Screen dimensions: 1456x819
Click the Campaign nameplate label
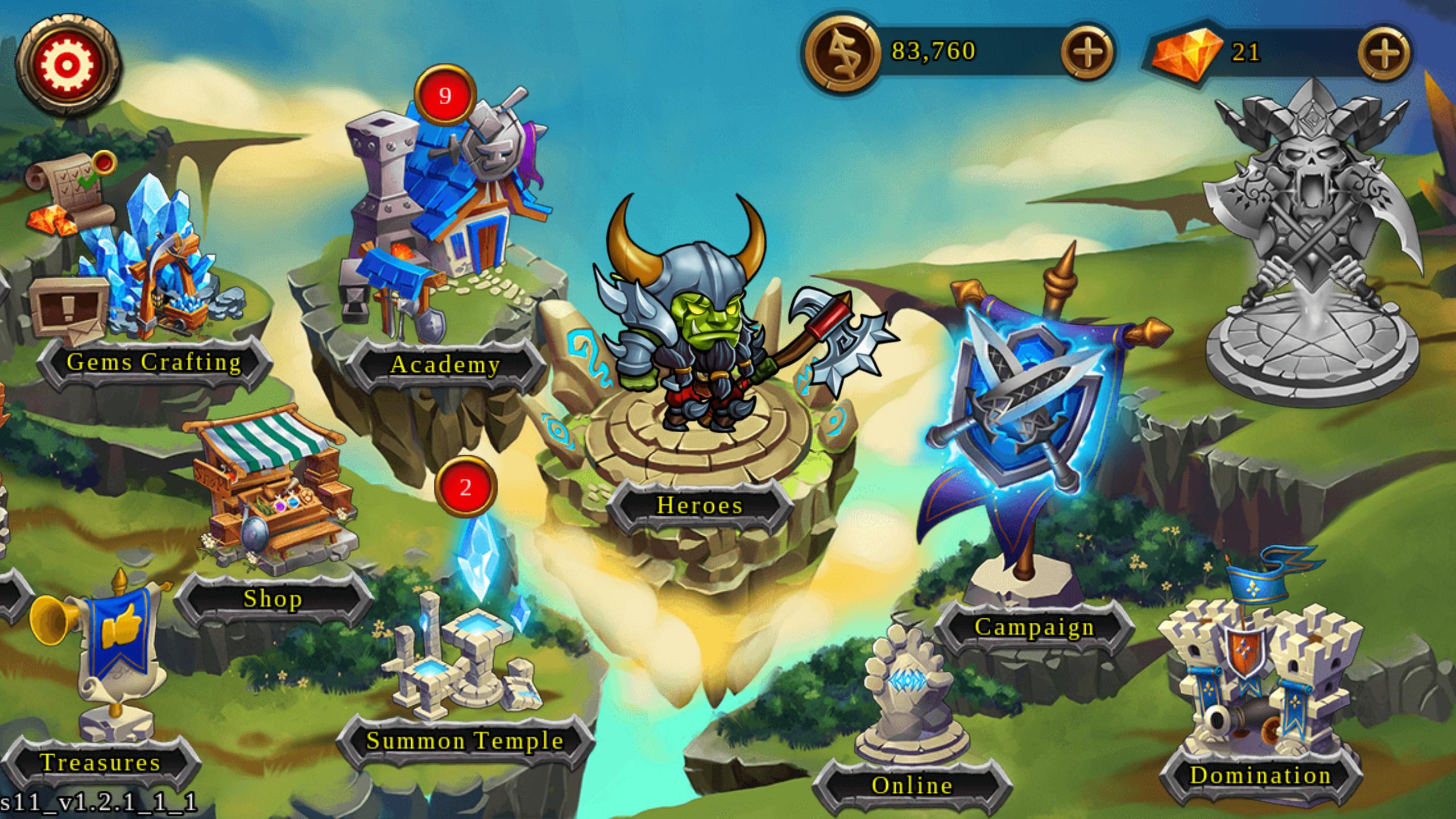point(1035,628)
